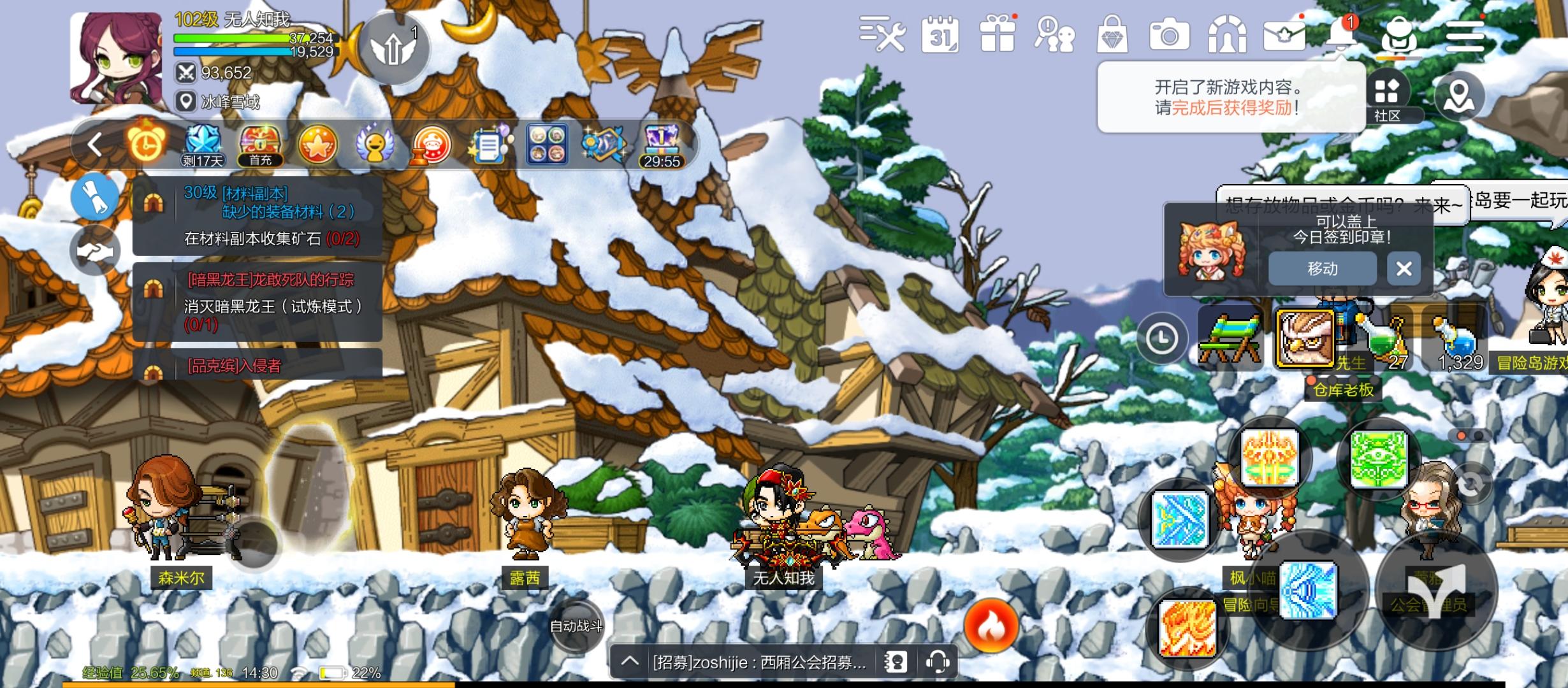Open the hamburger menu at top right
Image resolution: width=1568 pixels, height=688 pixels.
1464,37
